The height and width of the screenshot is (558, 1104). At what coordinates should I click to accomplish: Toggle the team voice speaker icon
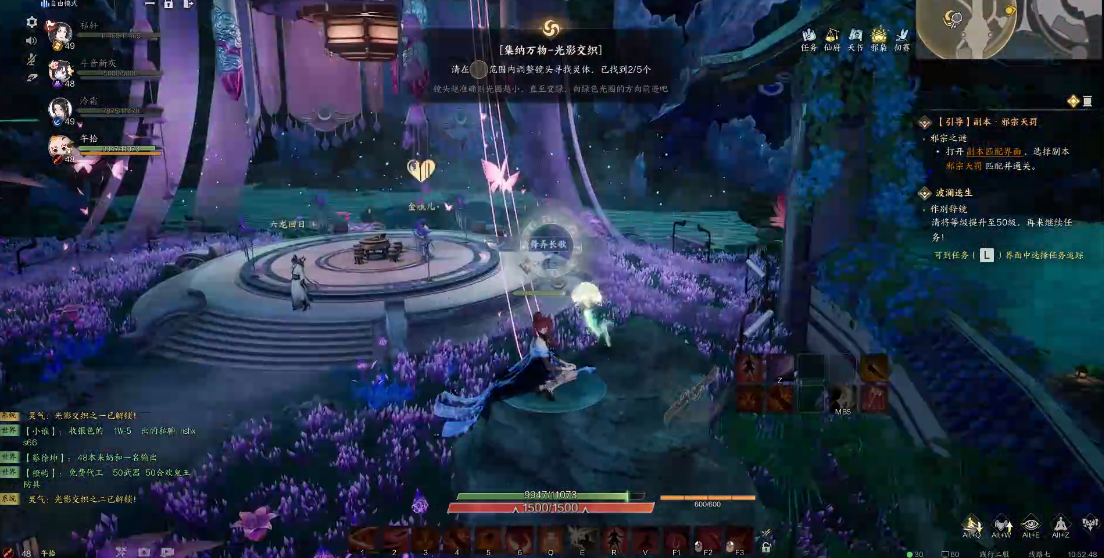pos(31,41)
